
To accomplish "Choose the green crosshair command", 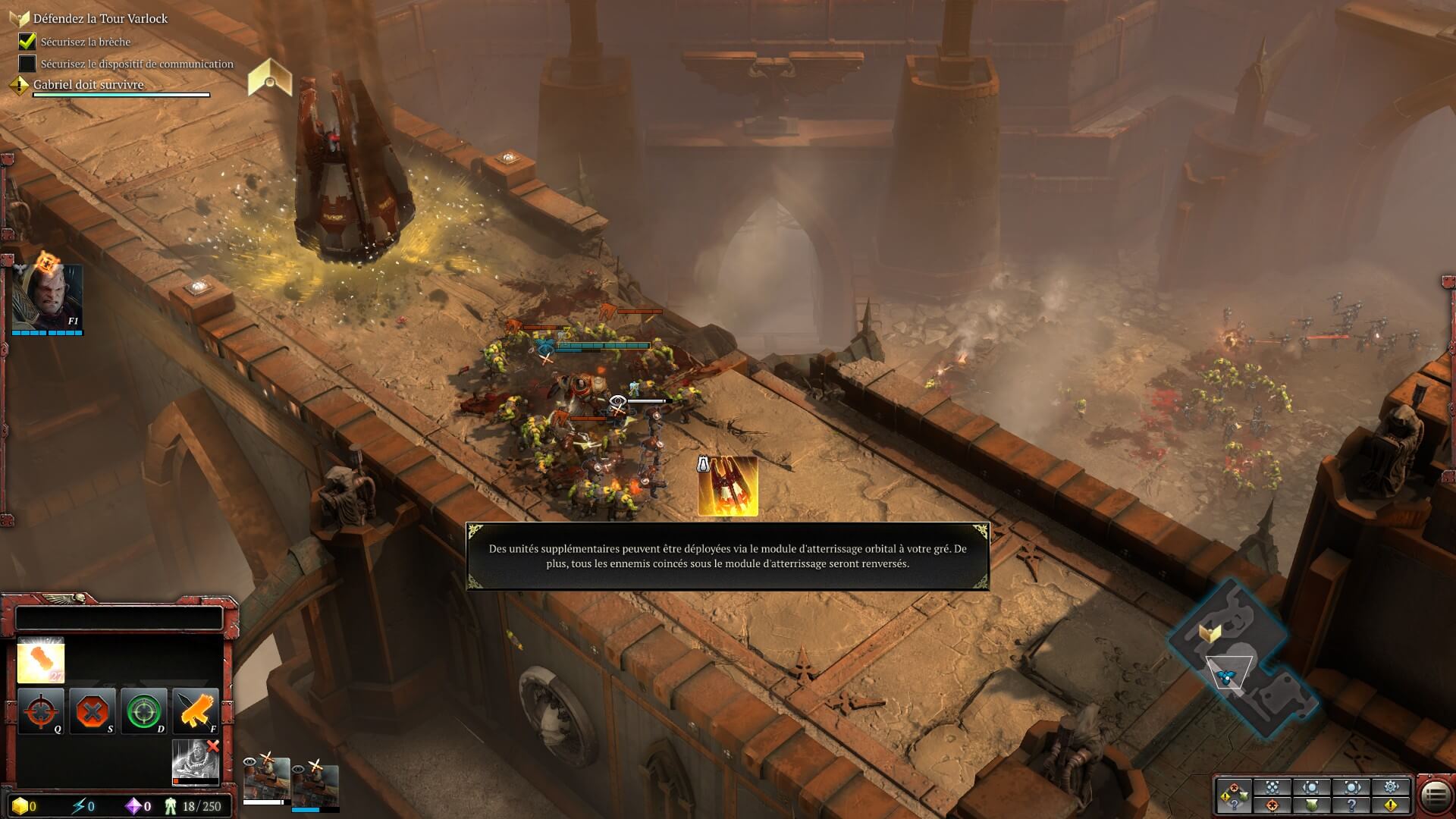I will point(143,711).
